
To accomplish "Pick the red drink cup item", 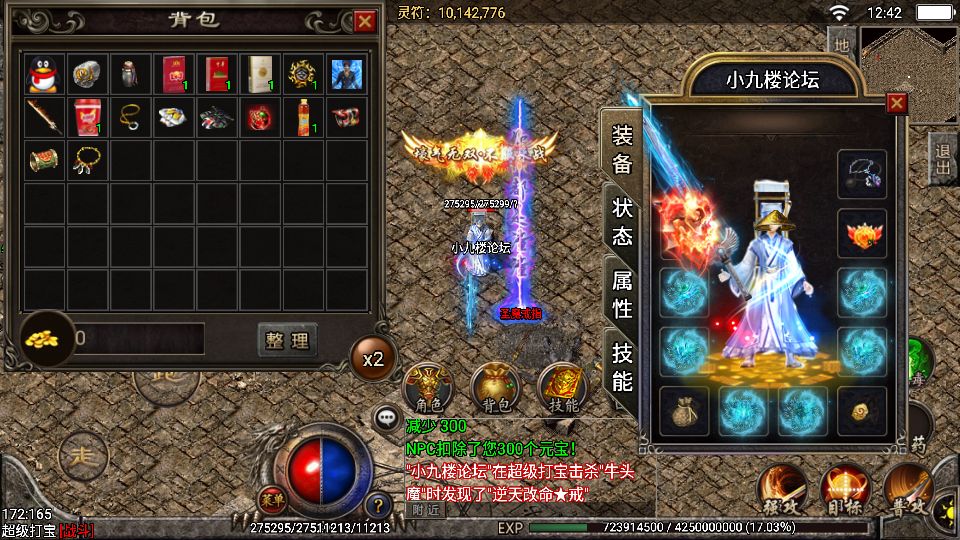I will 88,117.
